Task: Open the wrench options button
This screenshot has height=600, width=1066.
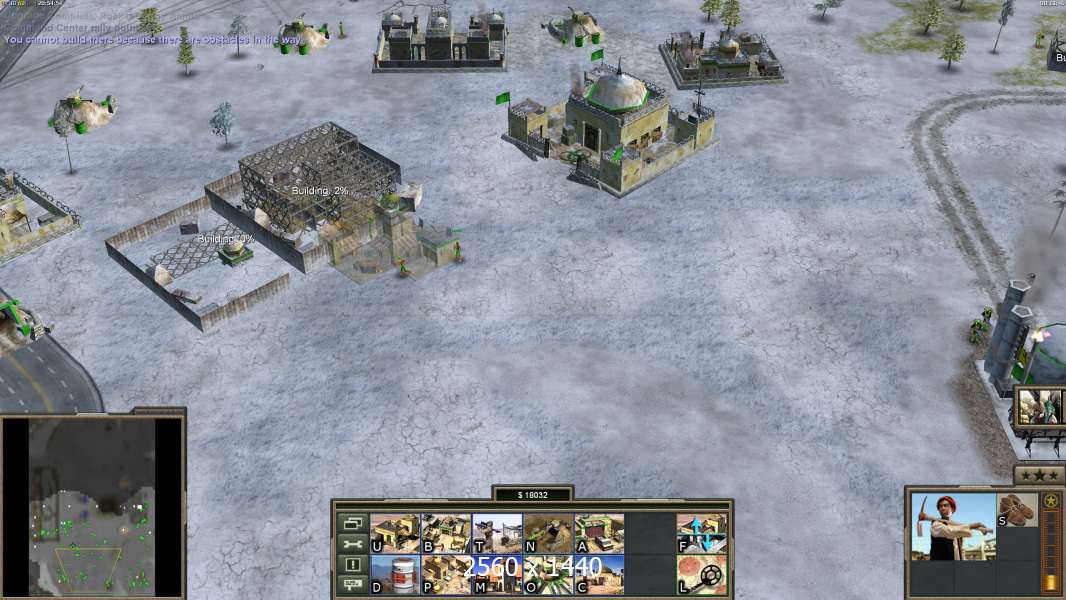Action: tap(351, 544)
